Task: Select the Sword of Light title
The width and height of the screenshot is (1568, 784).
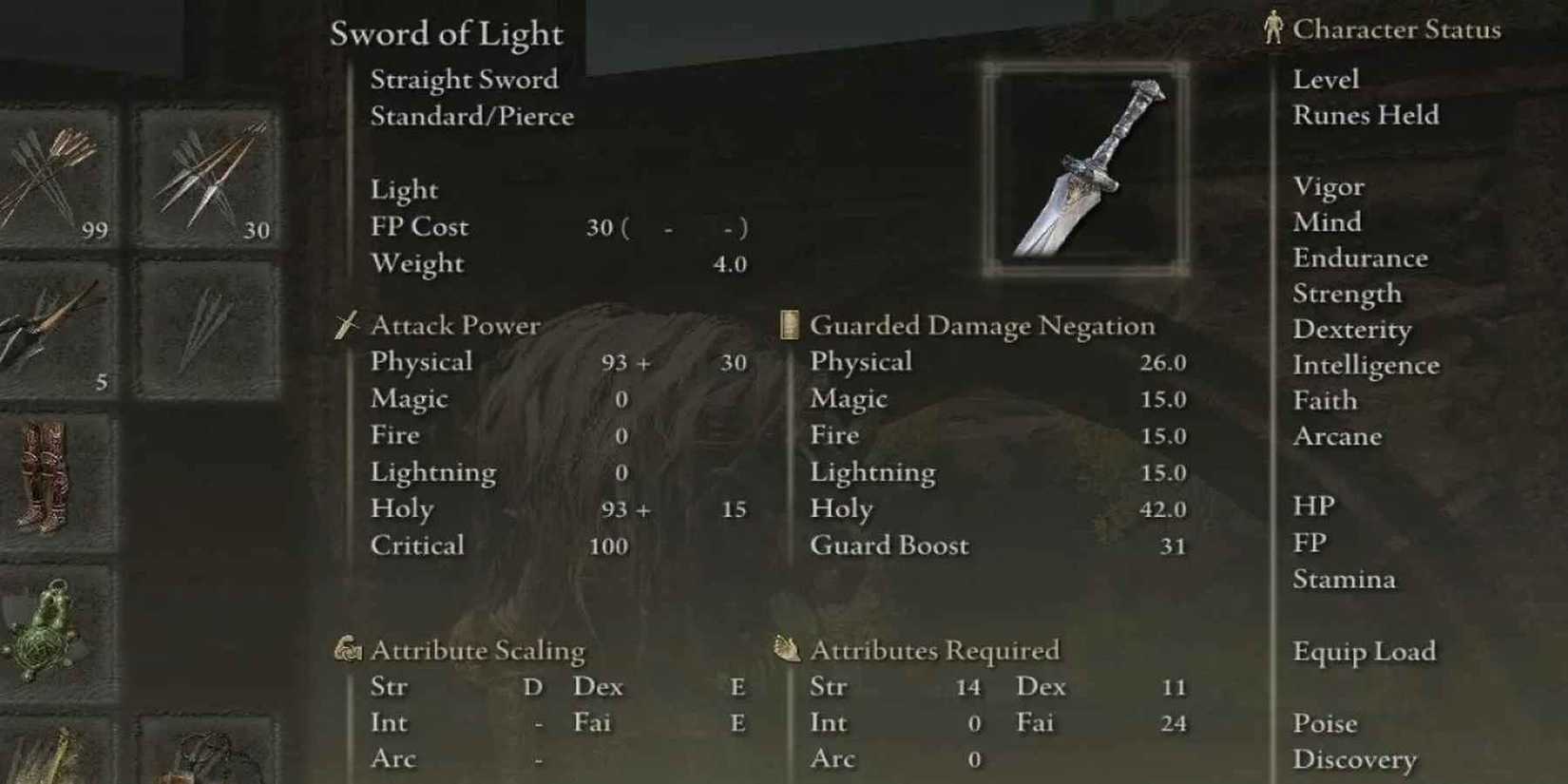Action: 445,34
